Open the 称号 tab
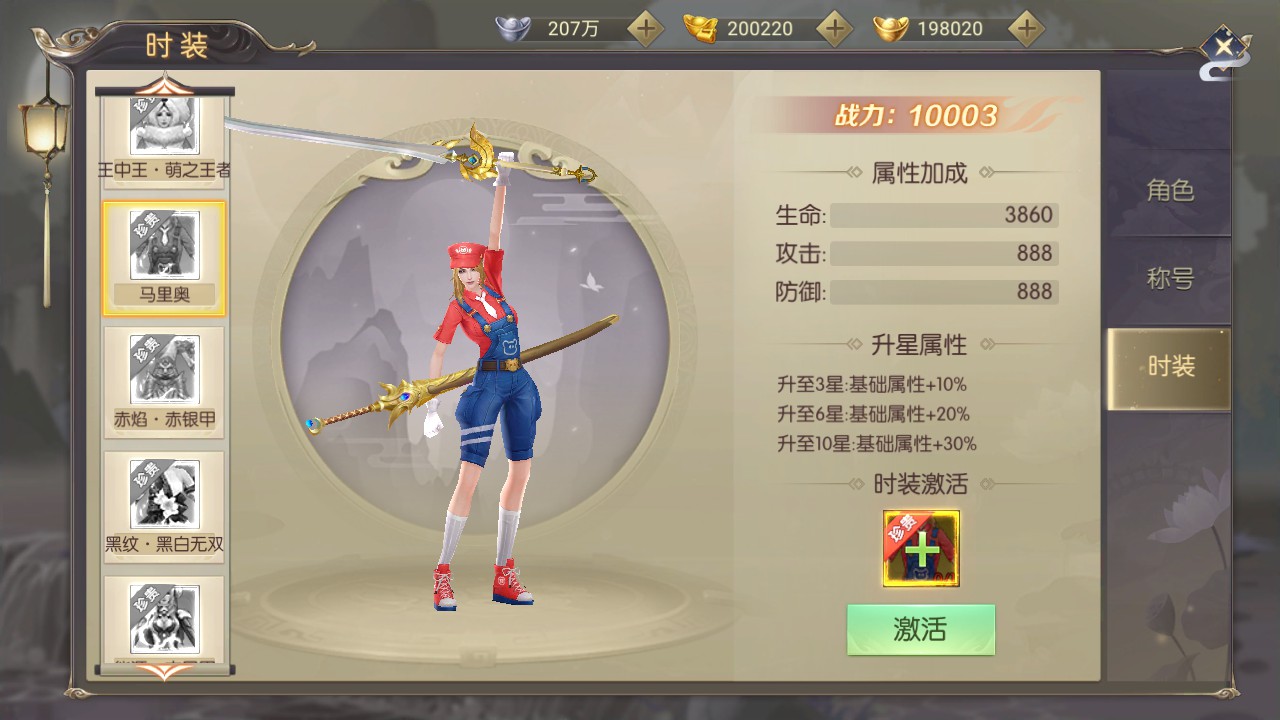1280x720 pixels. click(x=1169, y=278)
